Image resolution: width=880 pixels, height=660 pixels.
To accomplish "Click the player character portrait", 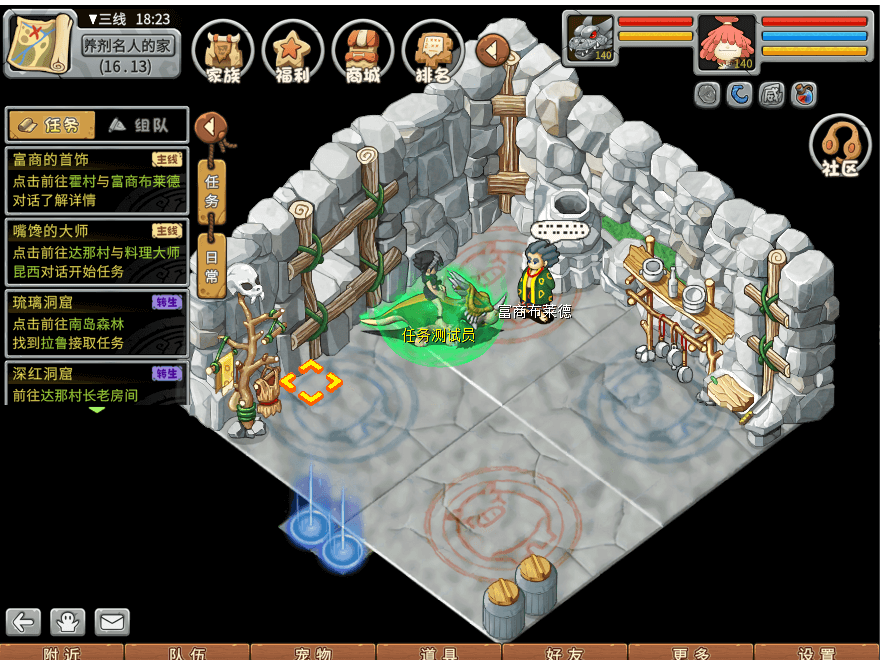I will click(x=726, y=40).
